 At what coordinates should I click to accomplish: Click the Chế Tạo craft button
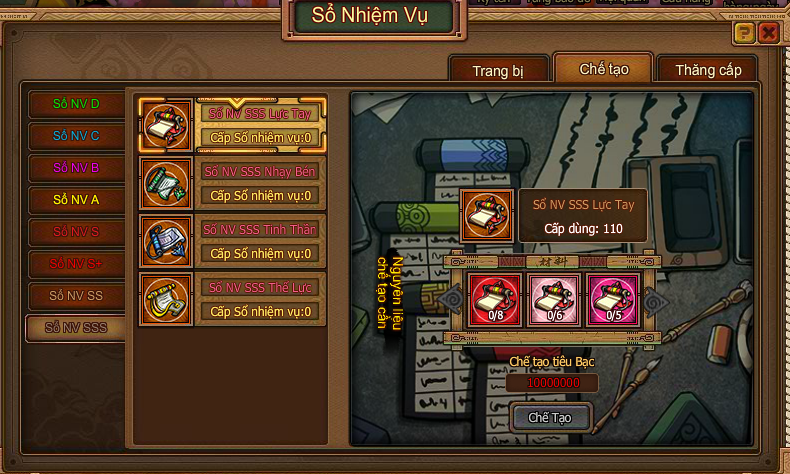[549, 417]
